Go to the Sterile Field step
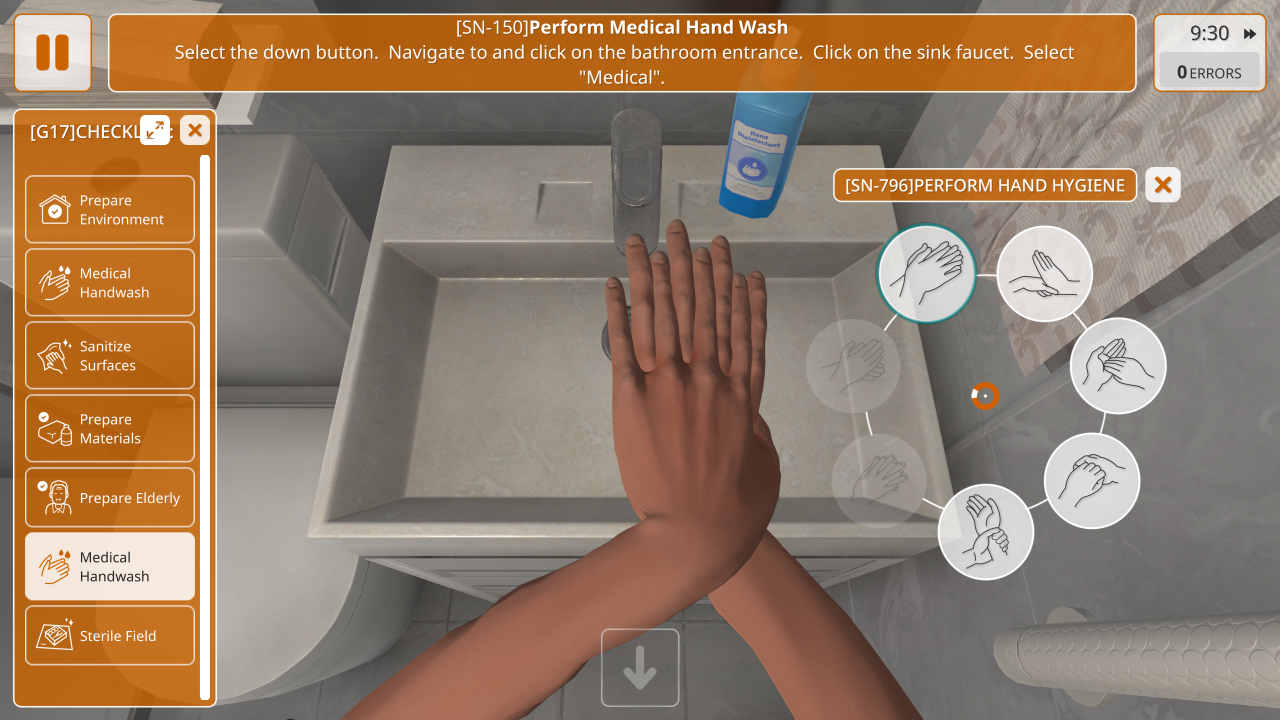Screen dimensions: 1280x720 tap(110, 635)
